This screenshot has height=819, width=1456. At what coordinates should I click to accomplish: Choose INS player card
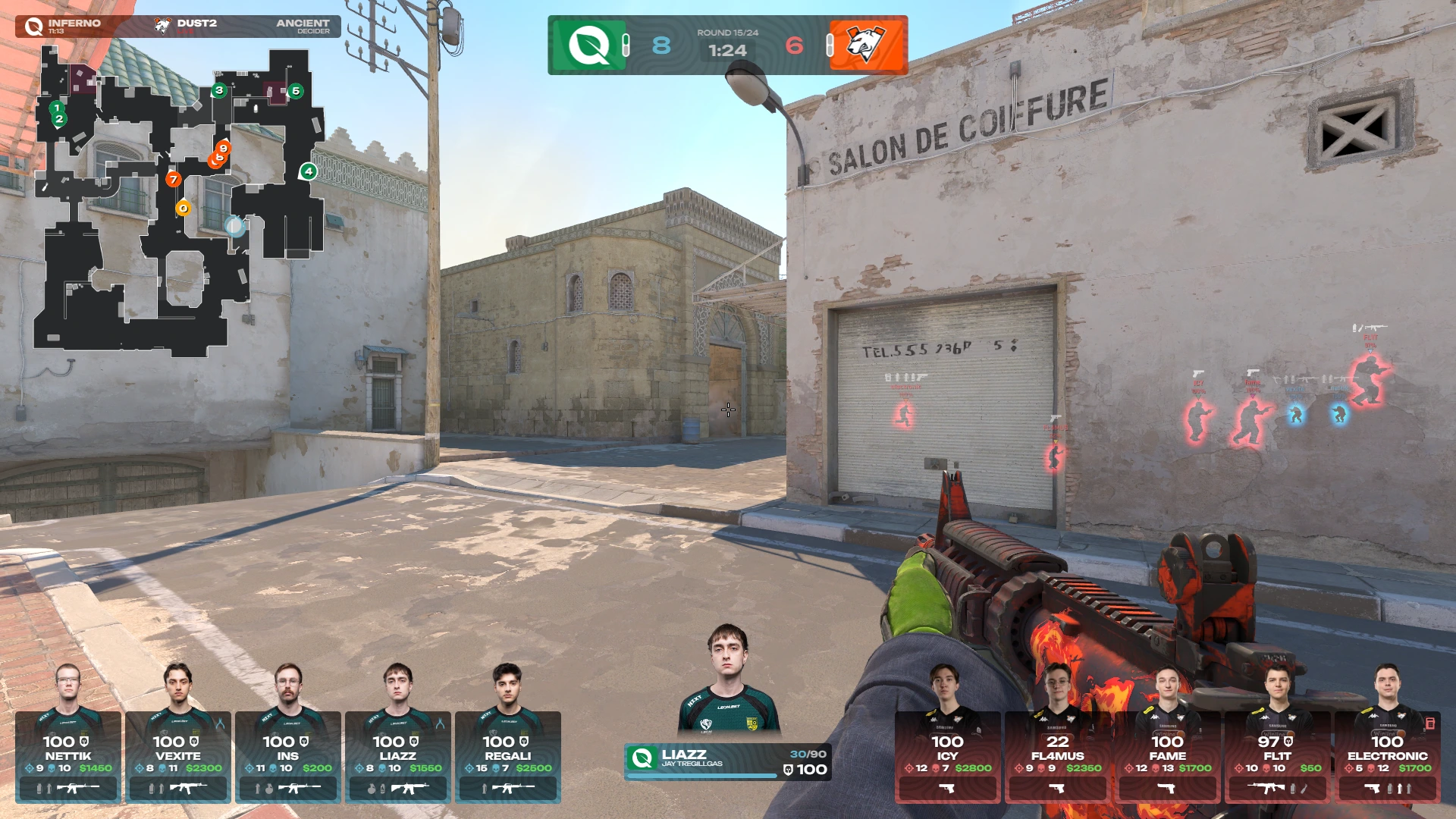(288, 756)
